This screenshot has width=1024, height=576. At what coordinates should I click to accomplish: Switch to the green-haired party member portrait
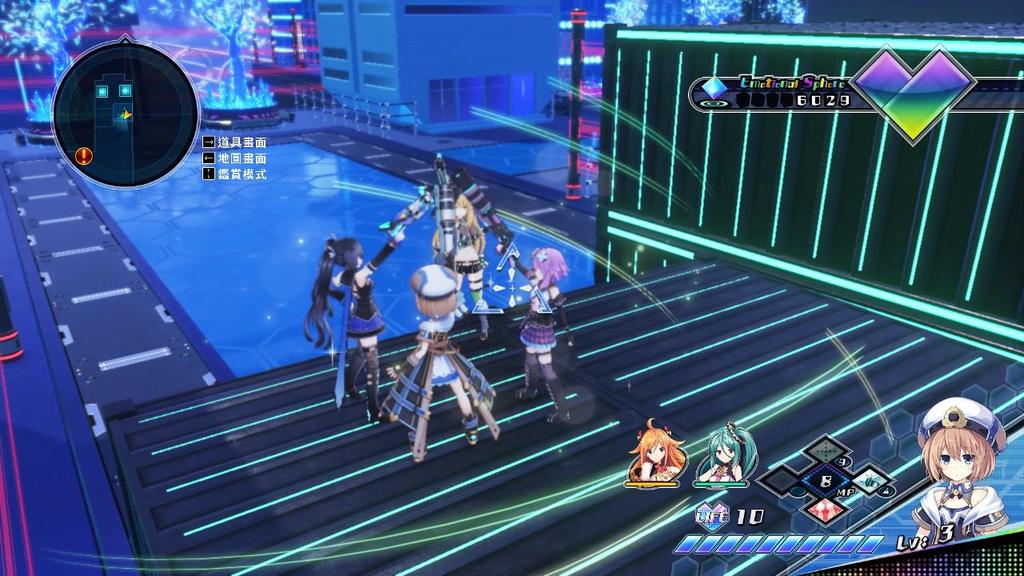coord(722,457)
